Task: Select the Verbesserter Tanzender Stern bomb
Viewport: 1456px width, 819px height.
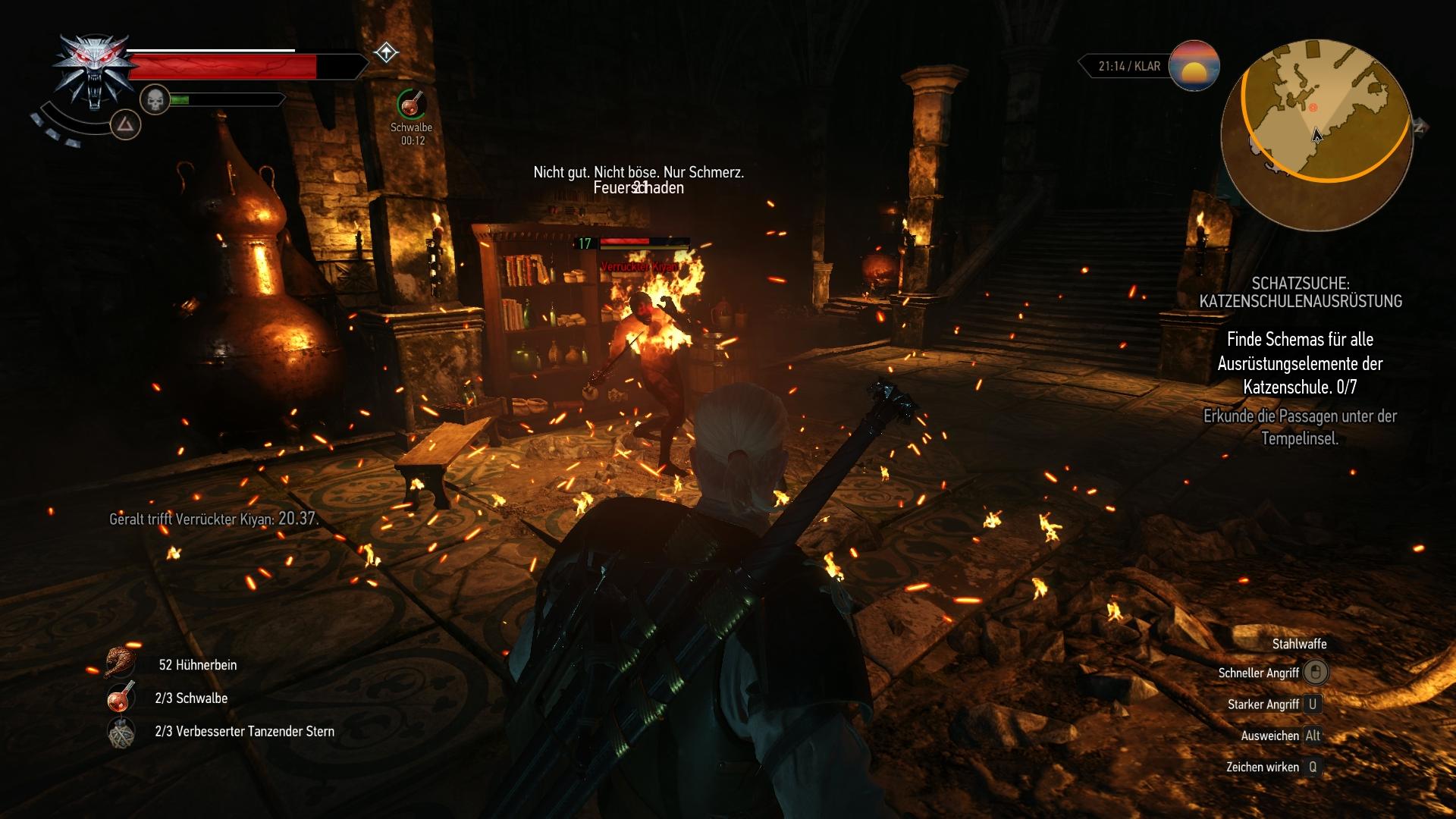Action: 121,732
